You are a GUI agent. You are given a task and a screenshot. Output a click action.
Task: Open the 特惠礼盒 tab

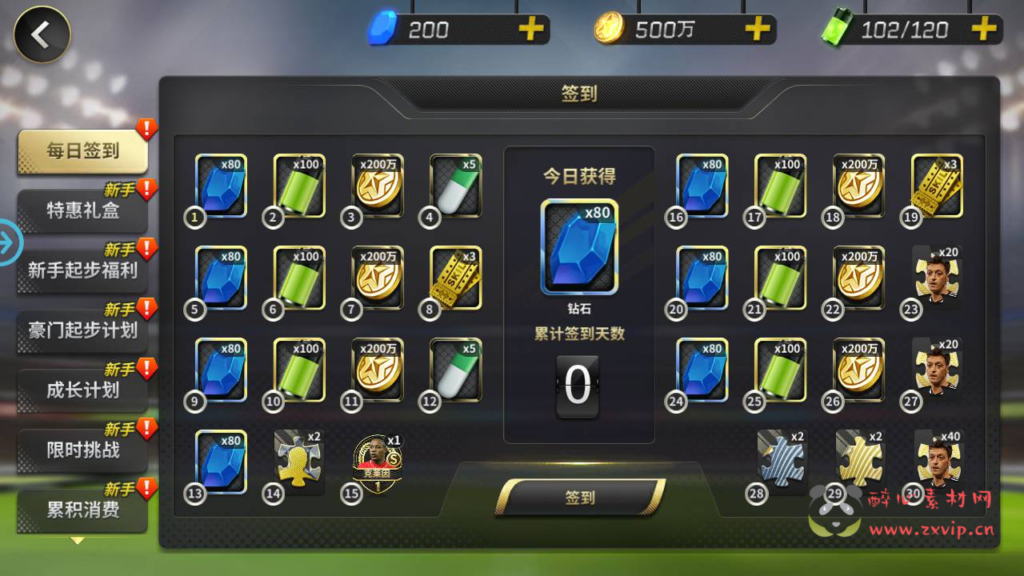[x=83, y=211]
